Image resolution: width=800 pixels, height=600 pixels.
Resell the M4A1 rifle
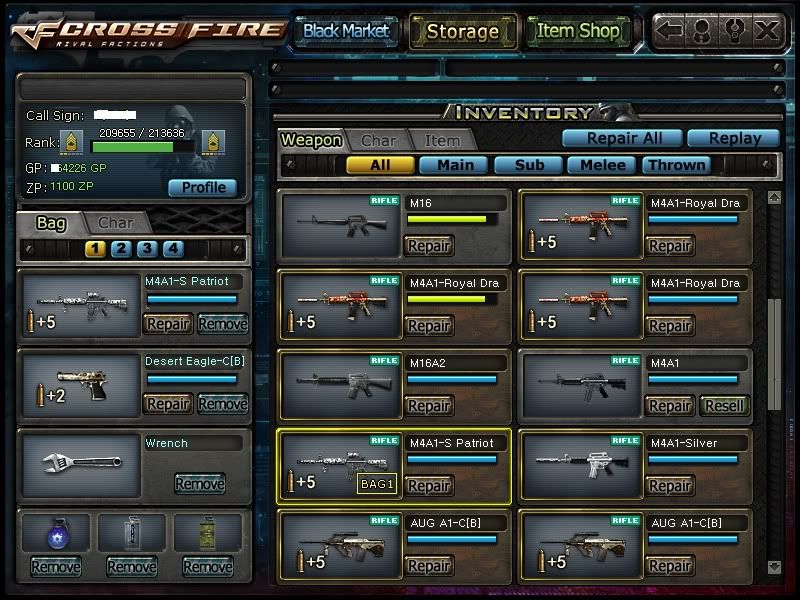coord(724,406)
